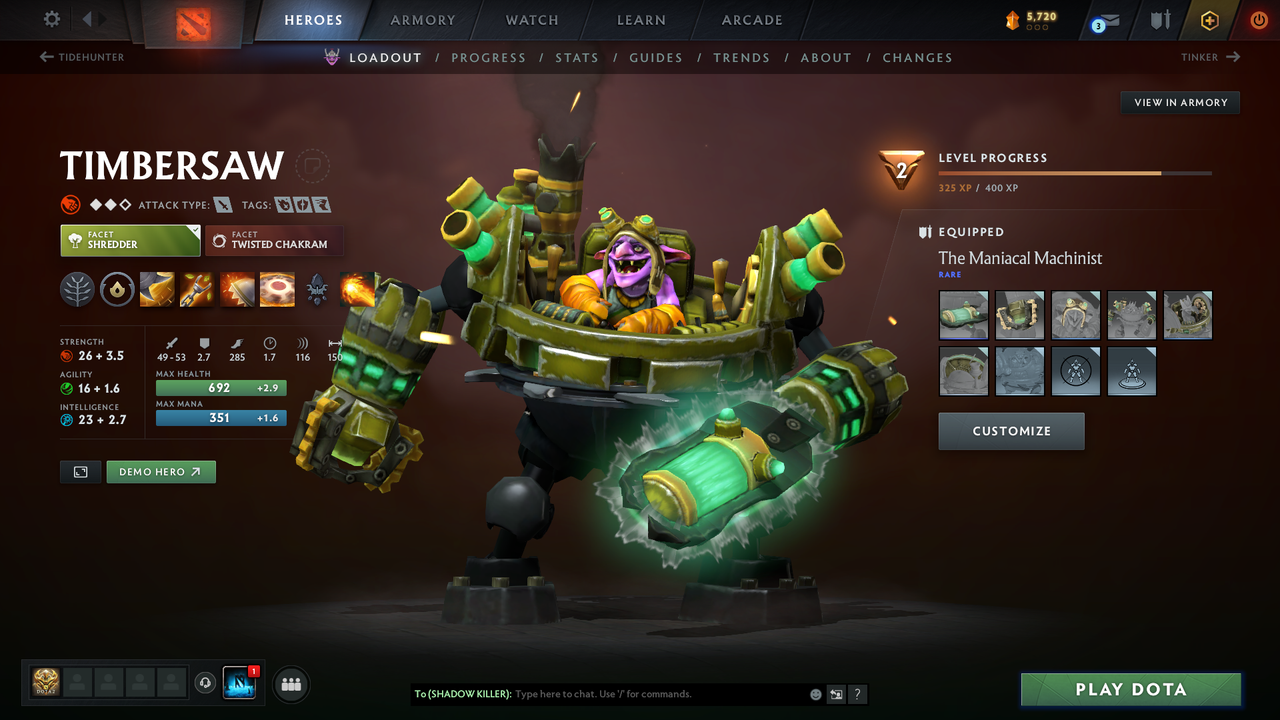Toggle the voice chat headphones button

[207, 684]
